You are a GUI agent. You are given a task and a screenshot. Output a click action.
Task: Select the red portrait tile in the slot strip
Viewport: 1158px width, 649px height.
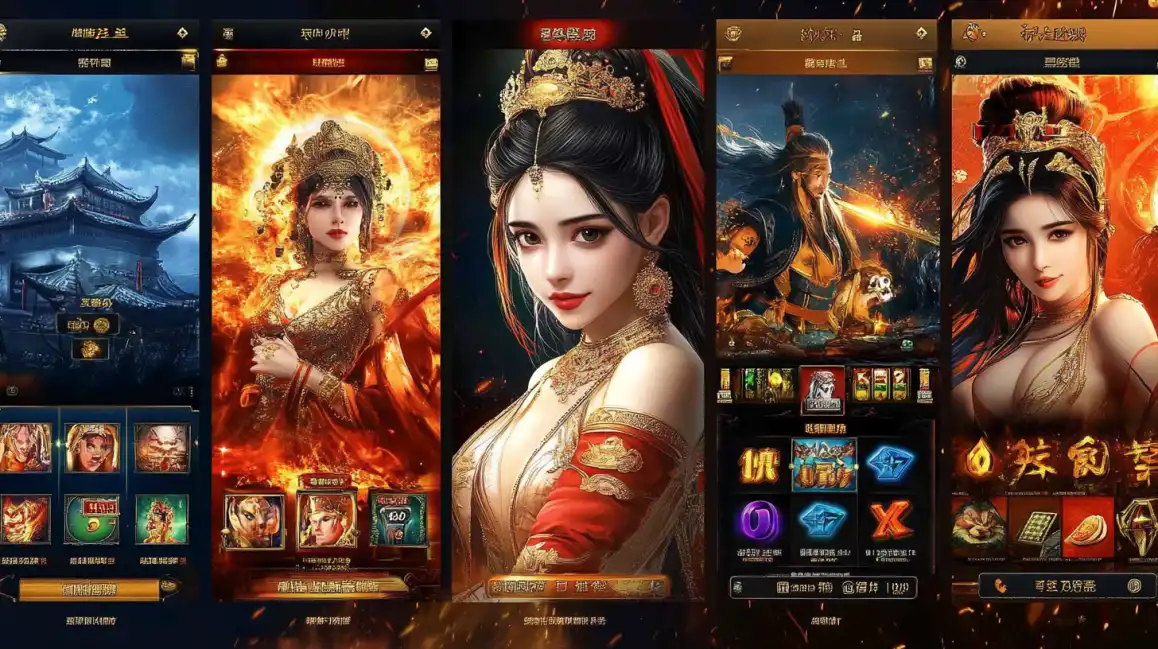(821, 387)
